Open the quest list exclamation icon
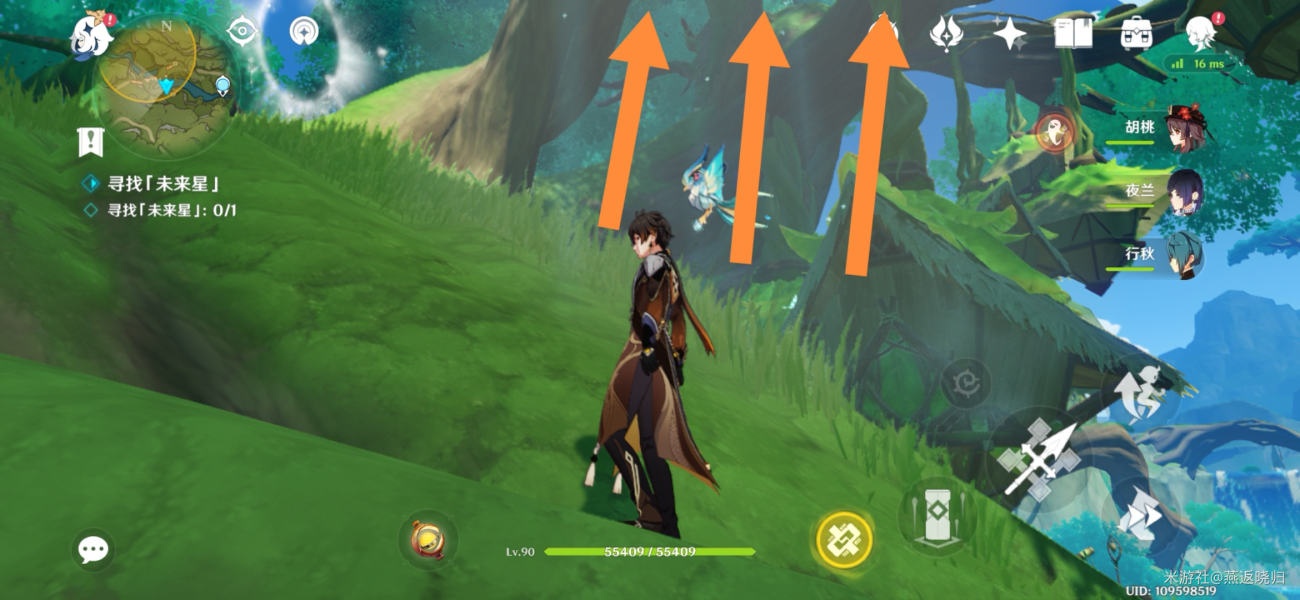The image size is (1300, 600). click(x=91, y=143)
